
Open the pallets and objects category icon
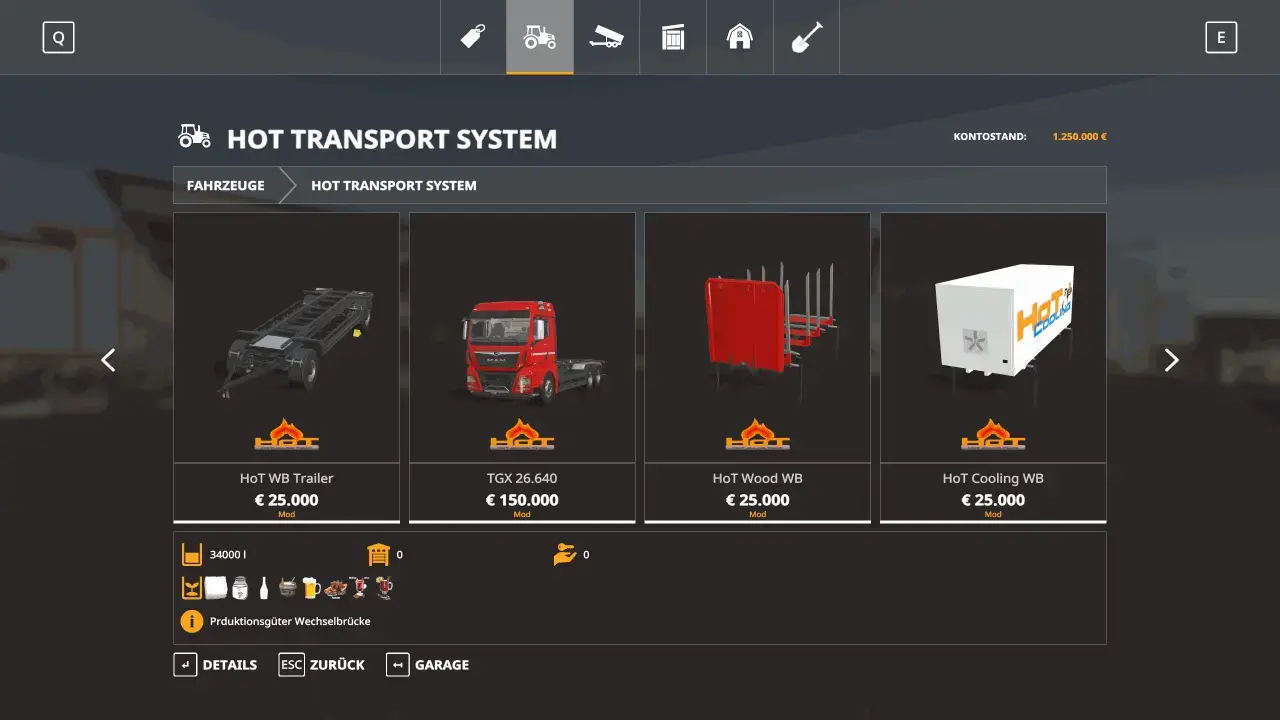[673, 37]
